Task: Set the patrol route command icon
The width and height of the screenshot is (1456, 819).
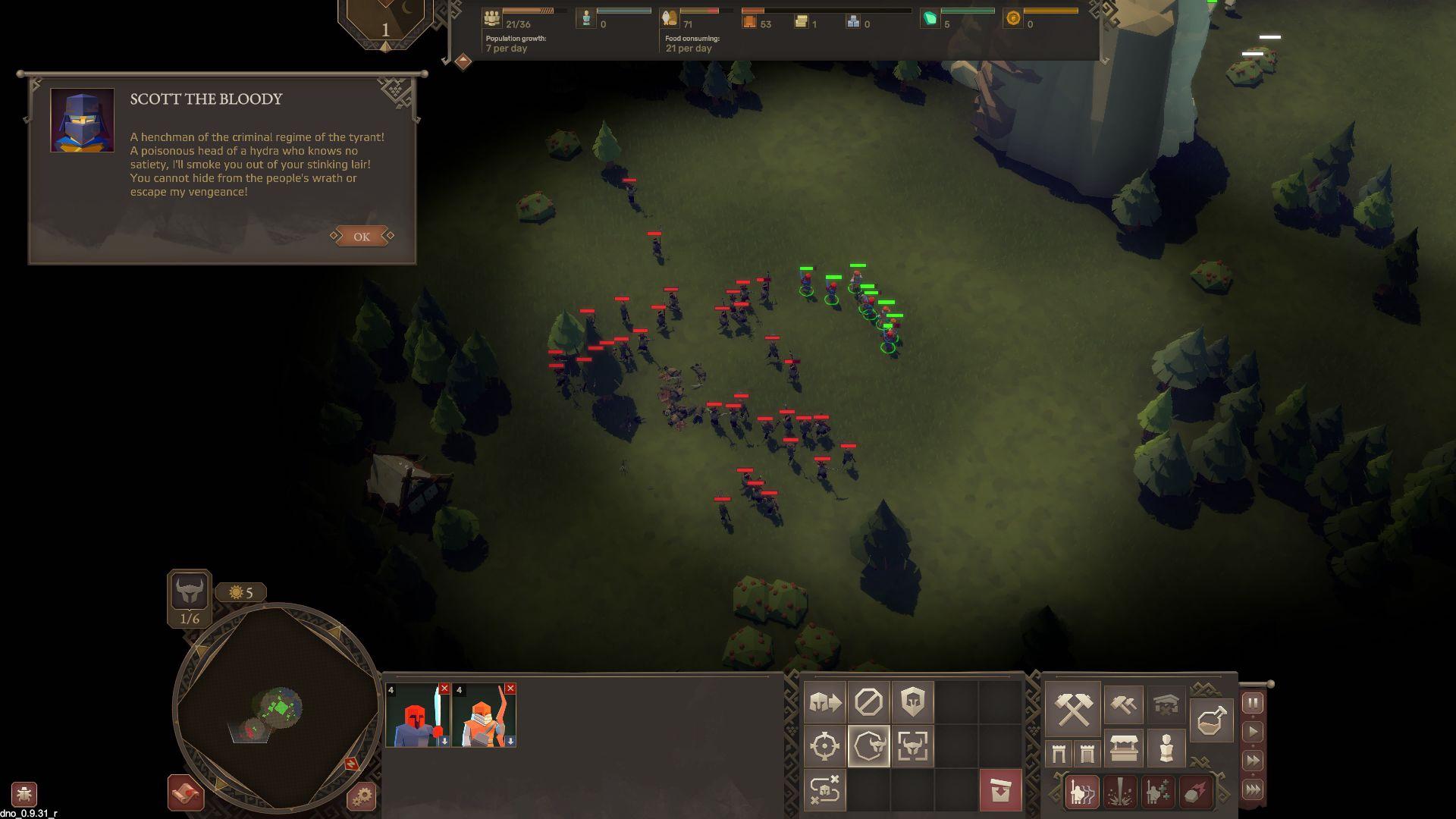Action: [x=824, y=790]
